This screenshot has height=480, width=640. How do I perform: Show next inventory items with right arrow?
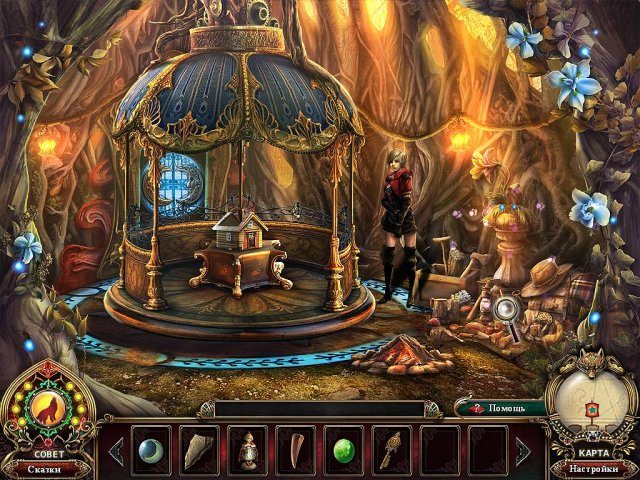[522, 451]
